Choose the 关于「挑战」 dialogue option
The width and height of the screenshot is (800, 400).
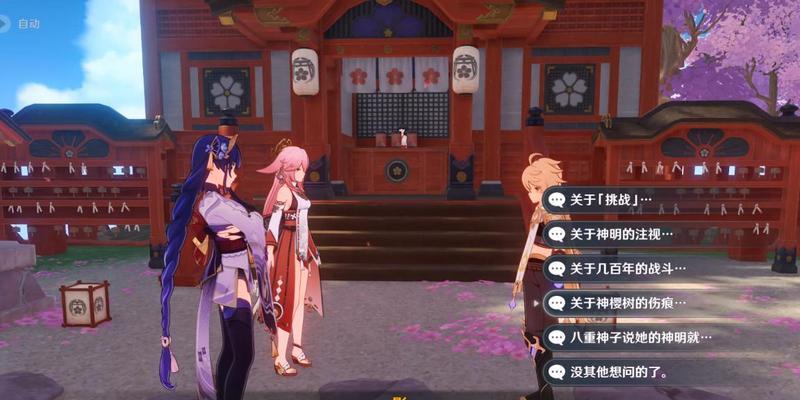(x=610, y=199)
